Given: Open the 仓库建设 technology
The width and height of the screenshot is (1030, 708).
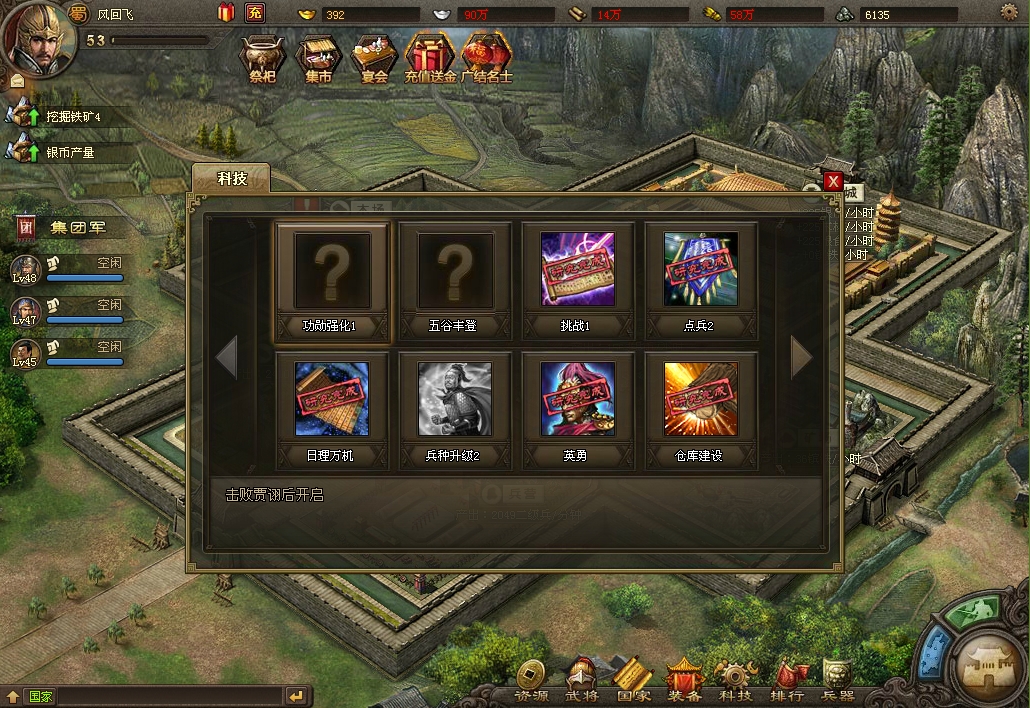Looking at the screenshot, I should (701, 400).
